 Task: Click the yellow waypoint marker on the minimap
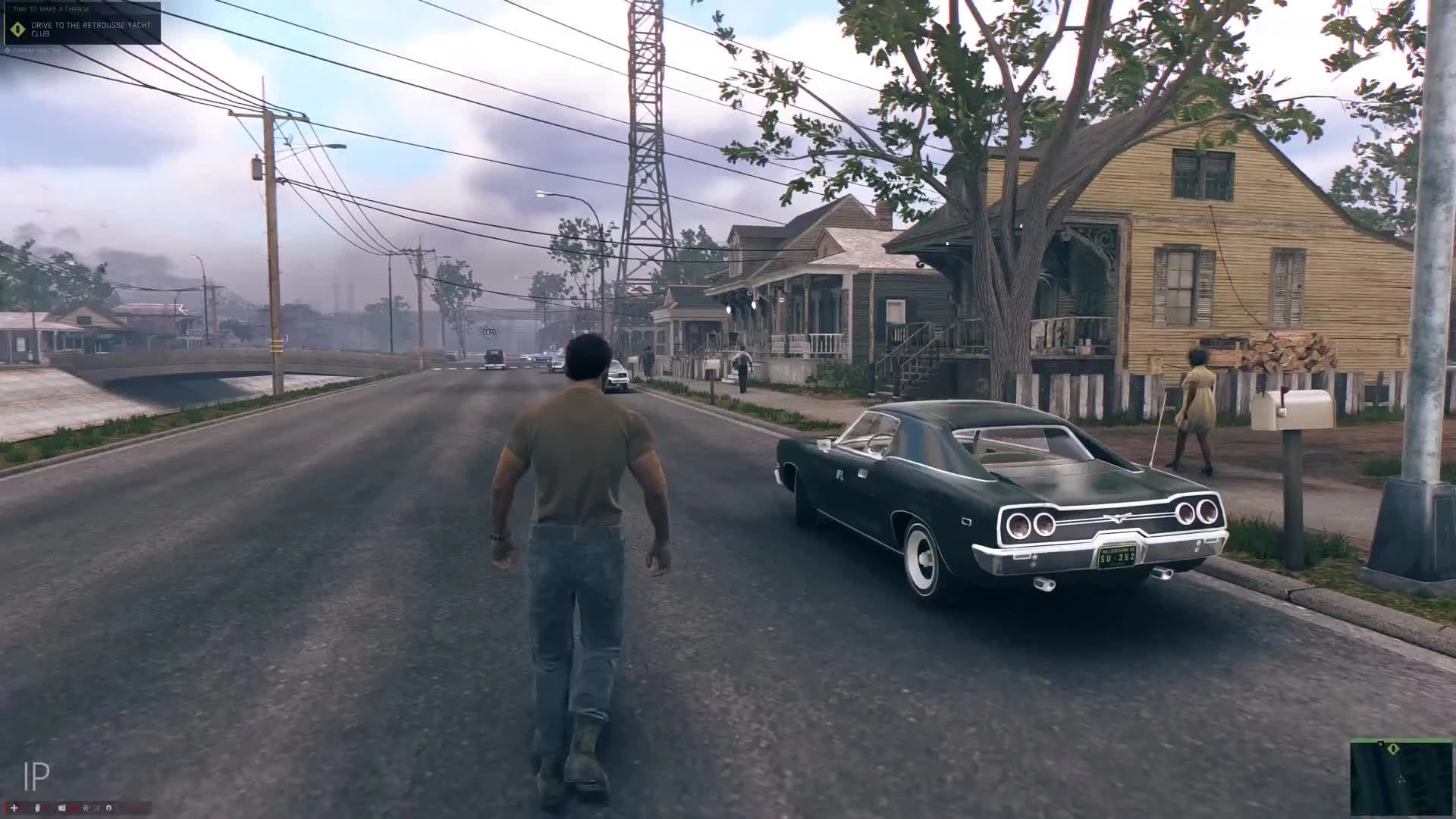point(1394,749)
